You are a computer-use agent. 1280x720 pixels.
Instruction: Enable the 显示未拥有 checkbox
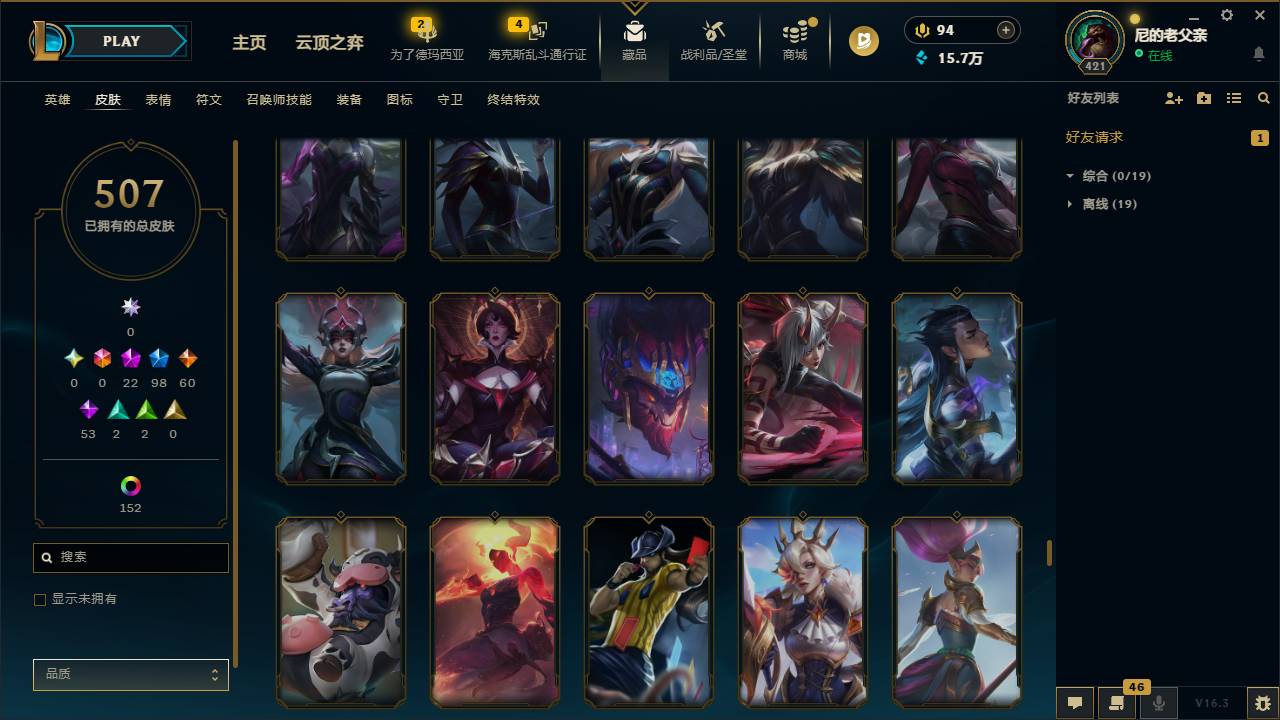[40, 599]
